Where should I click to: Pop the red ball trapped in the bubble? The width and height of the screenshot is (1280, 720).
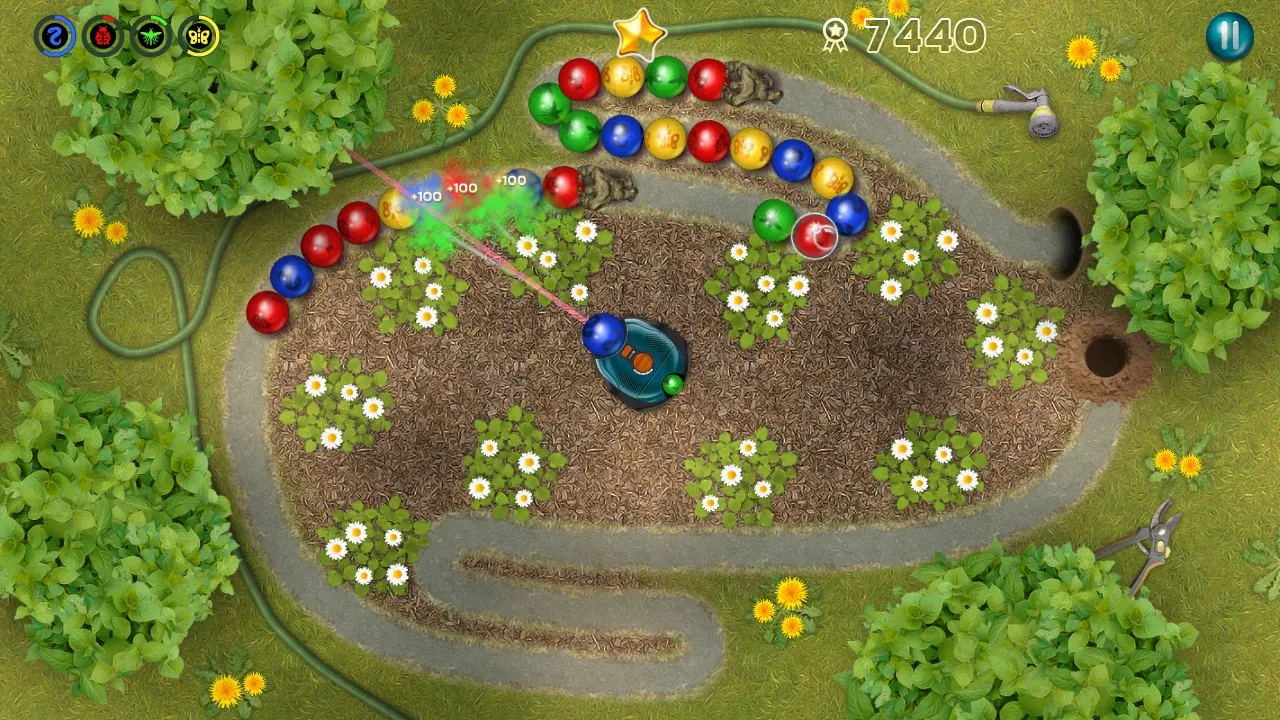coord(813,237)
